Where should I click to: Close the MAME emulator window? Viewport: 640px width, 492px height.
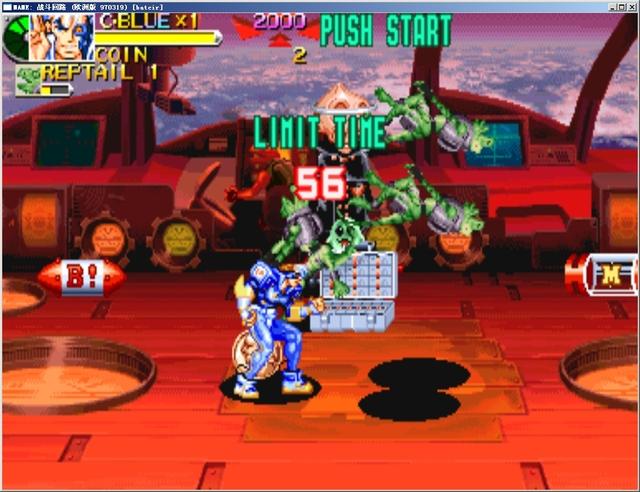[630, 6]
